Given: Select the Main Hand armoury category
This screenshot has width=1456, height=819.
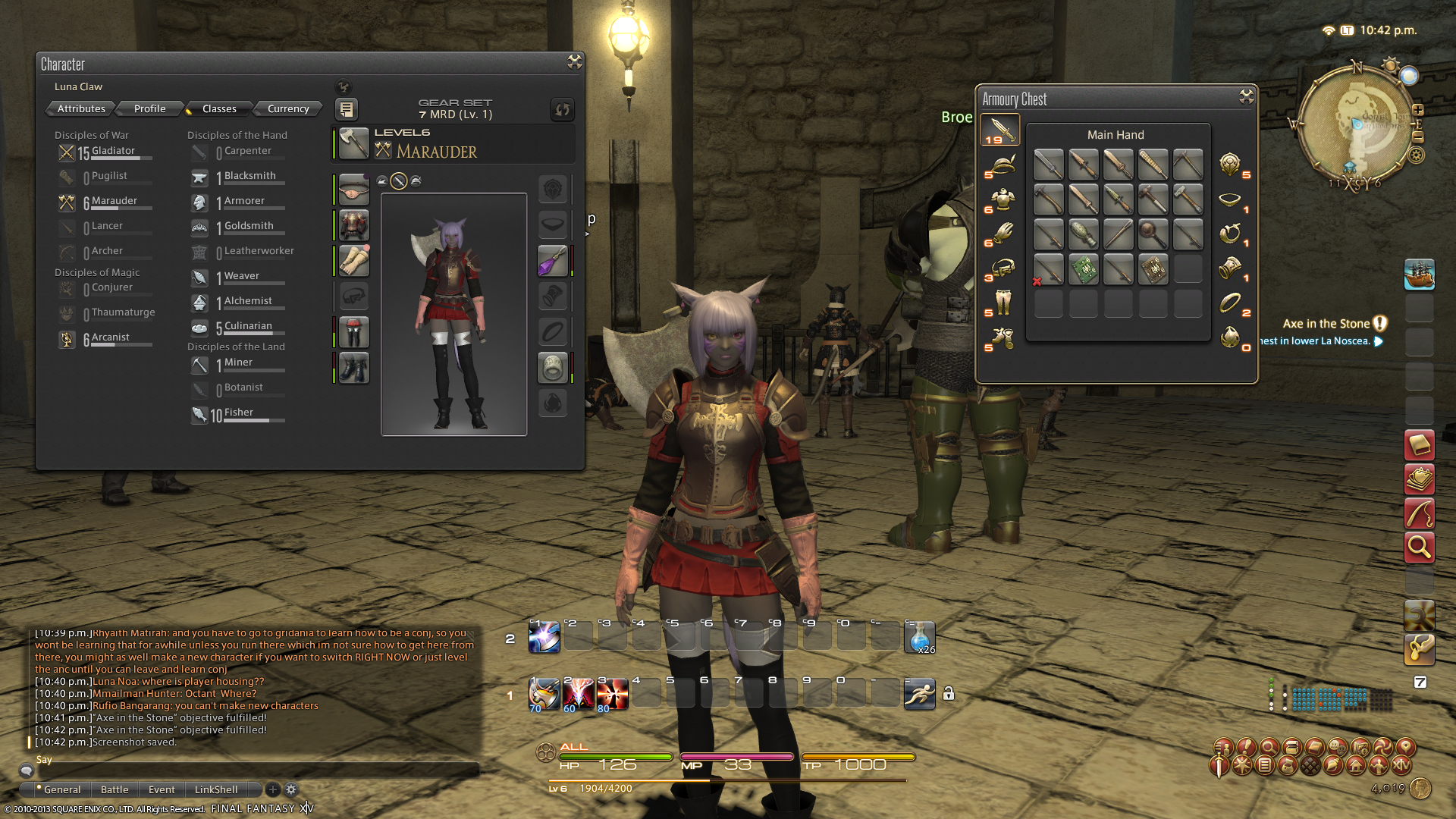Looking at the screenshot, I should [1000, 130].
